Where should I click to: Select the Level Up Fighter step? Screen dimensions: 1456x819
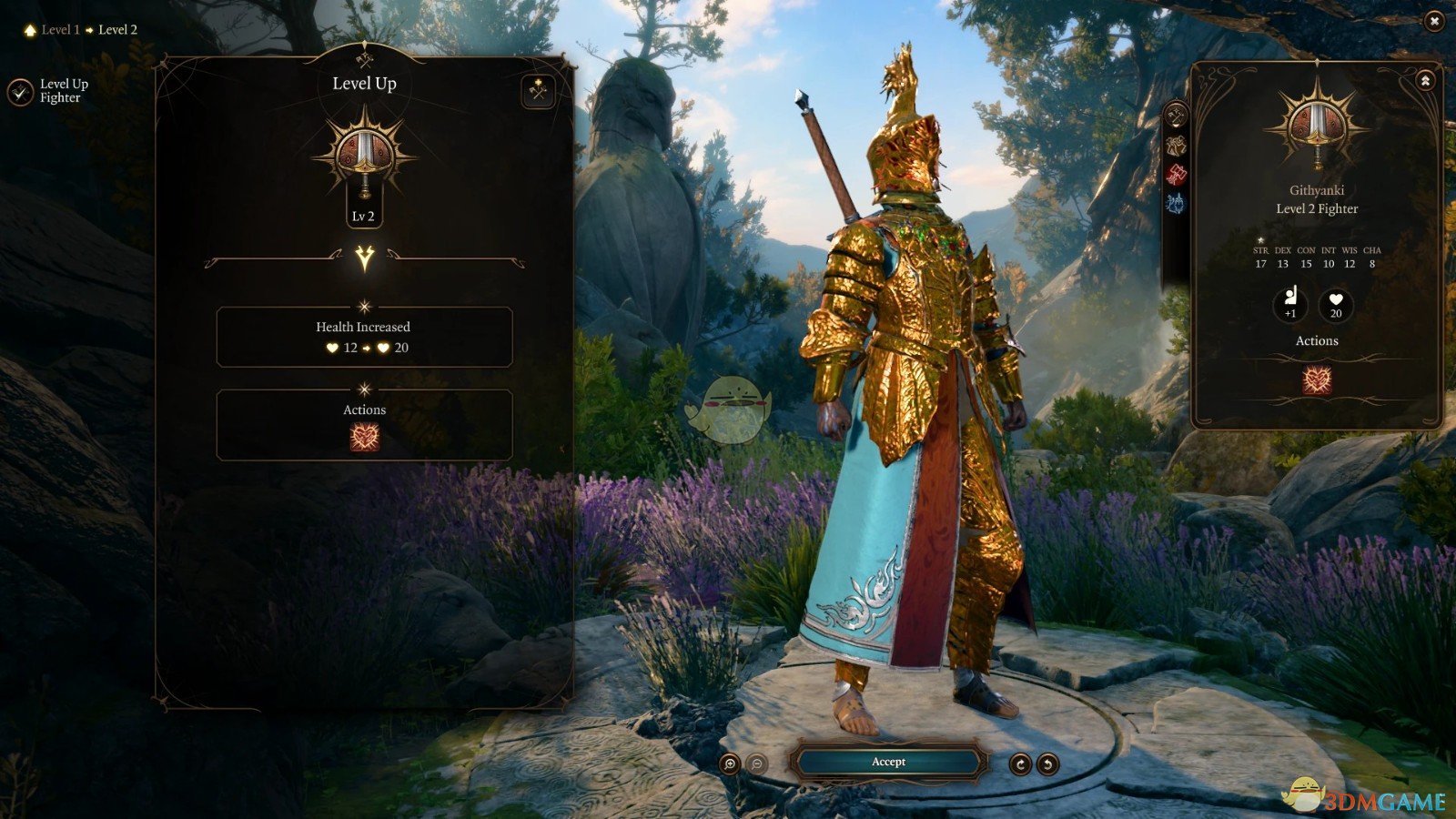pos(21,91)
